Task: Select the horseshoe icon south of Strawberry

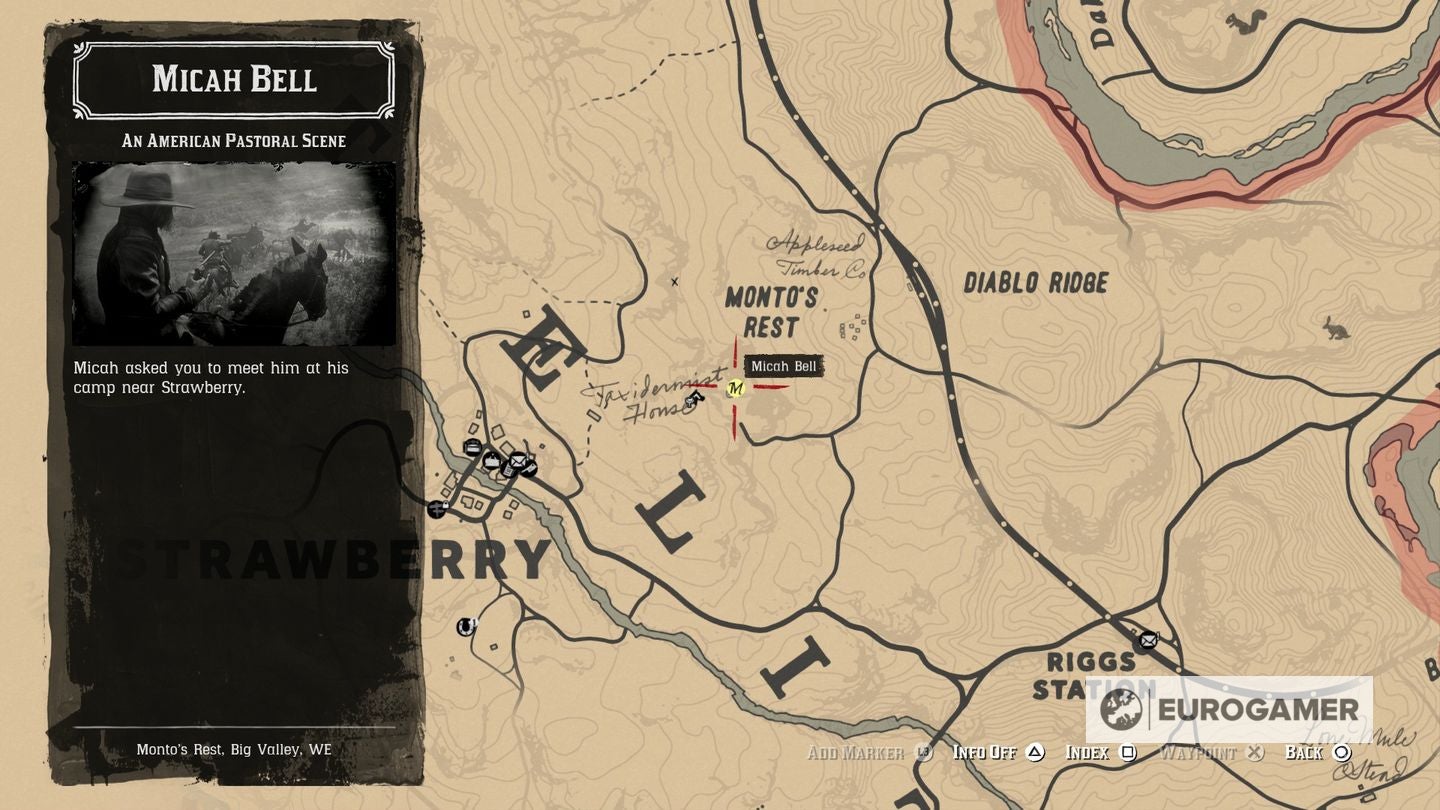Action: (x=465, y=627)
